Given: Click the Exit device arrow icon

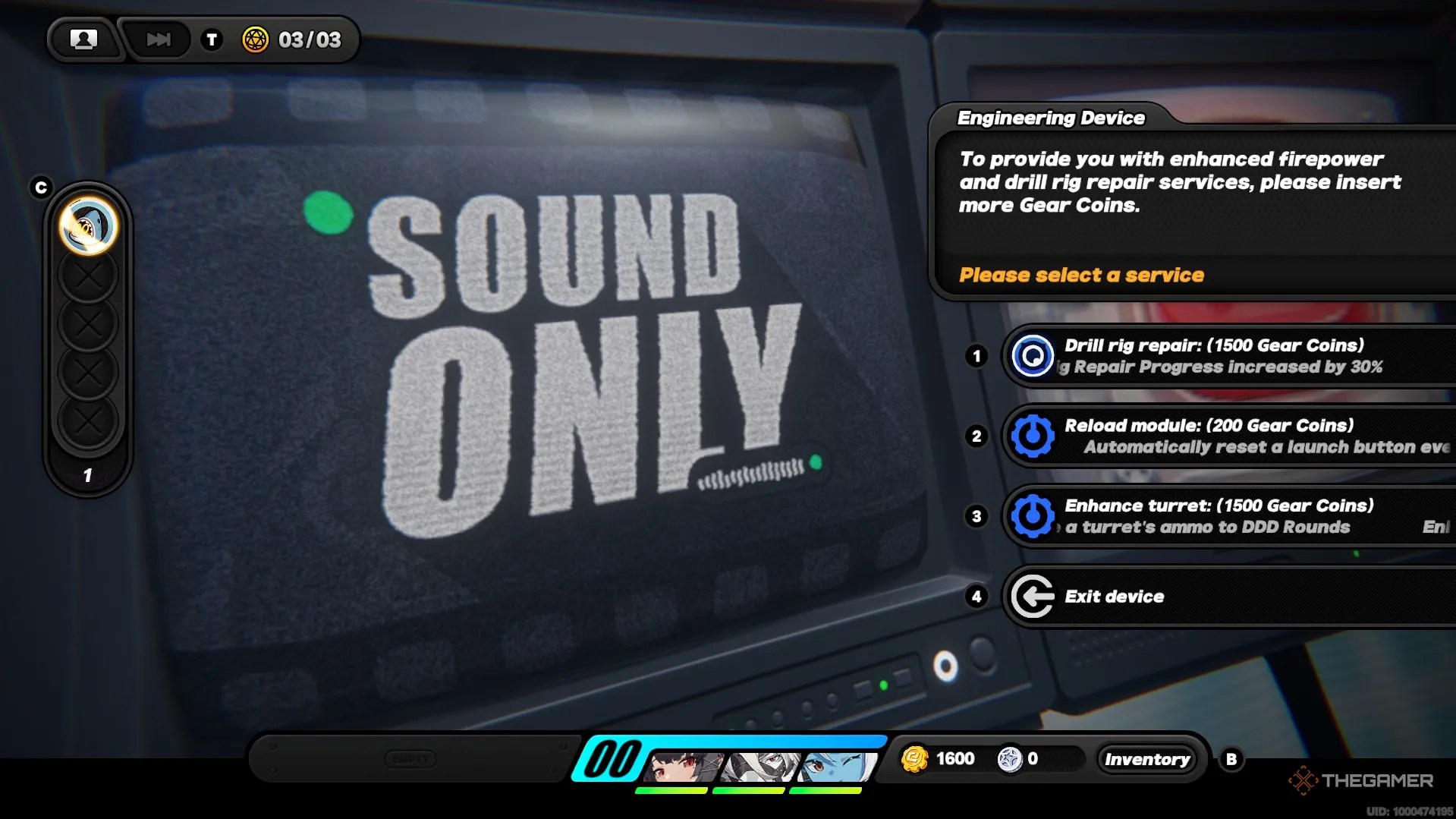Looking at the screenshot, I should [1032, 597].
